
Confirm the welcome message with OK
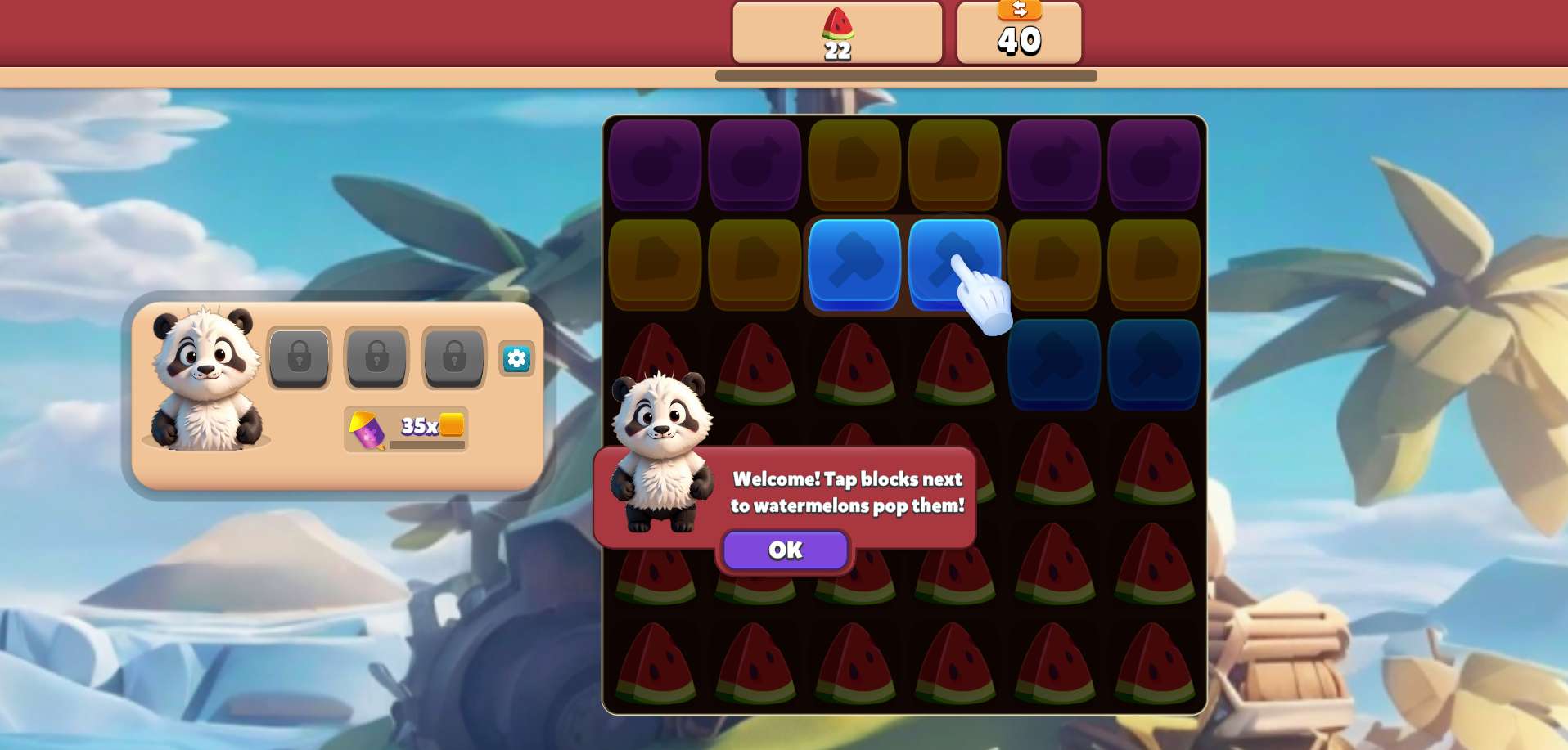pos(785,550)
